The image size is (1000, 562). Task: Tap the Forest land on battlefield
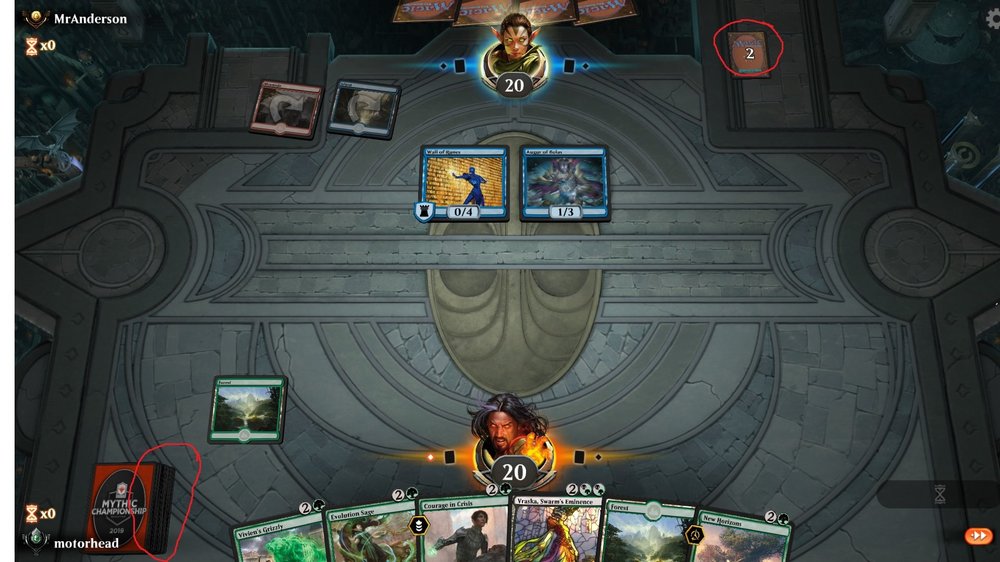pos(247,409)
